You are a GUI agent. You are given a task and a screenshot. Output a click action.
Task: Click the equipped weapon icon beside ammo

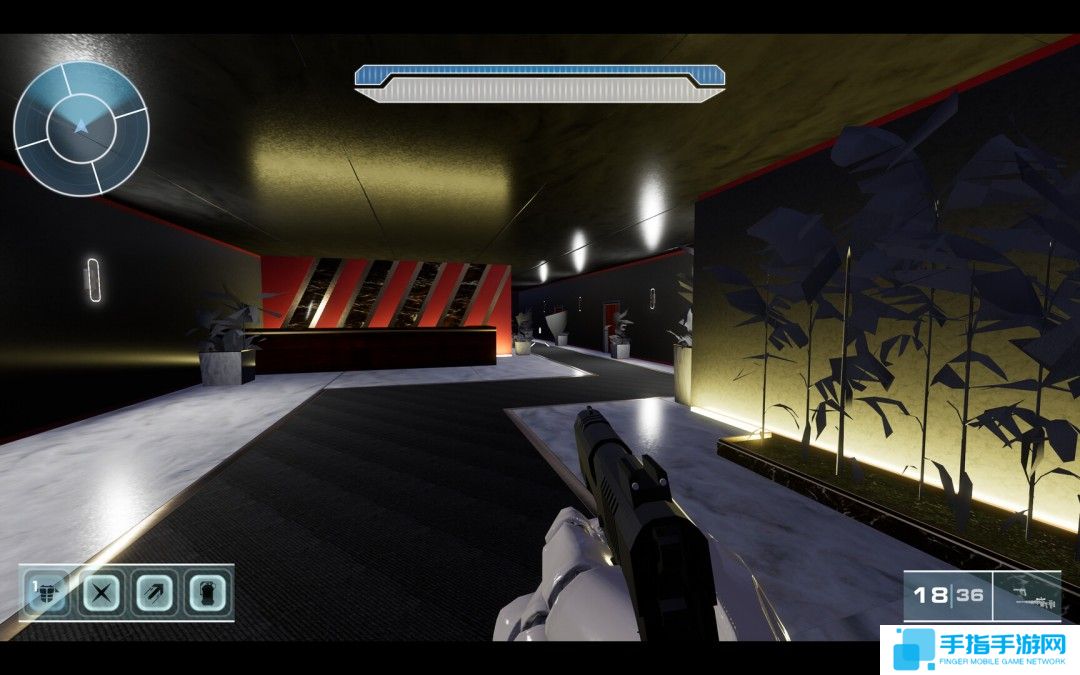(1027, 596)
